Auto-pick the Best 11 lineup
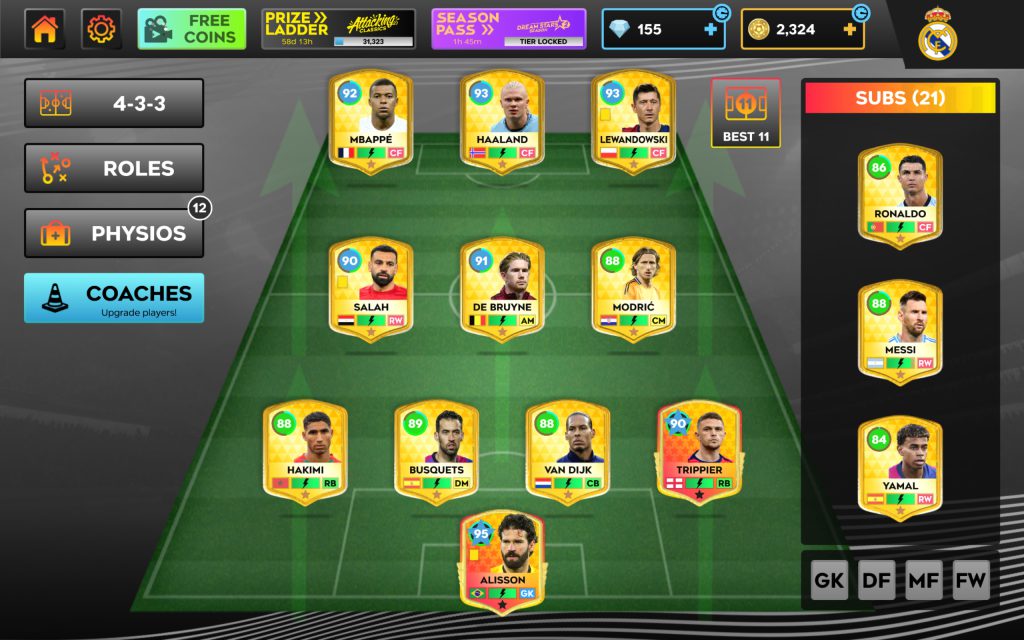1024x640 pixels. coord(746,113)
